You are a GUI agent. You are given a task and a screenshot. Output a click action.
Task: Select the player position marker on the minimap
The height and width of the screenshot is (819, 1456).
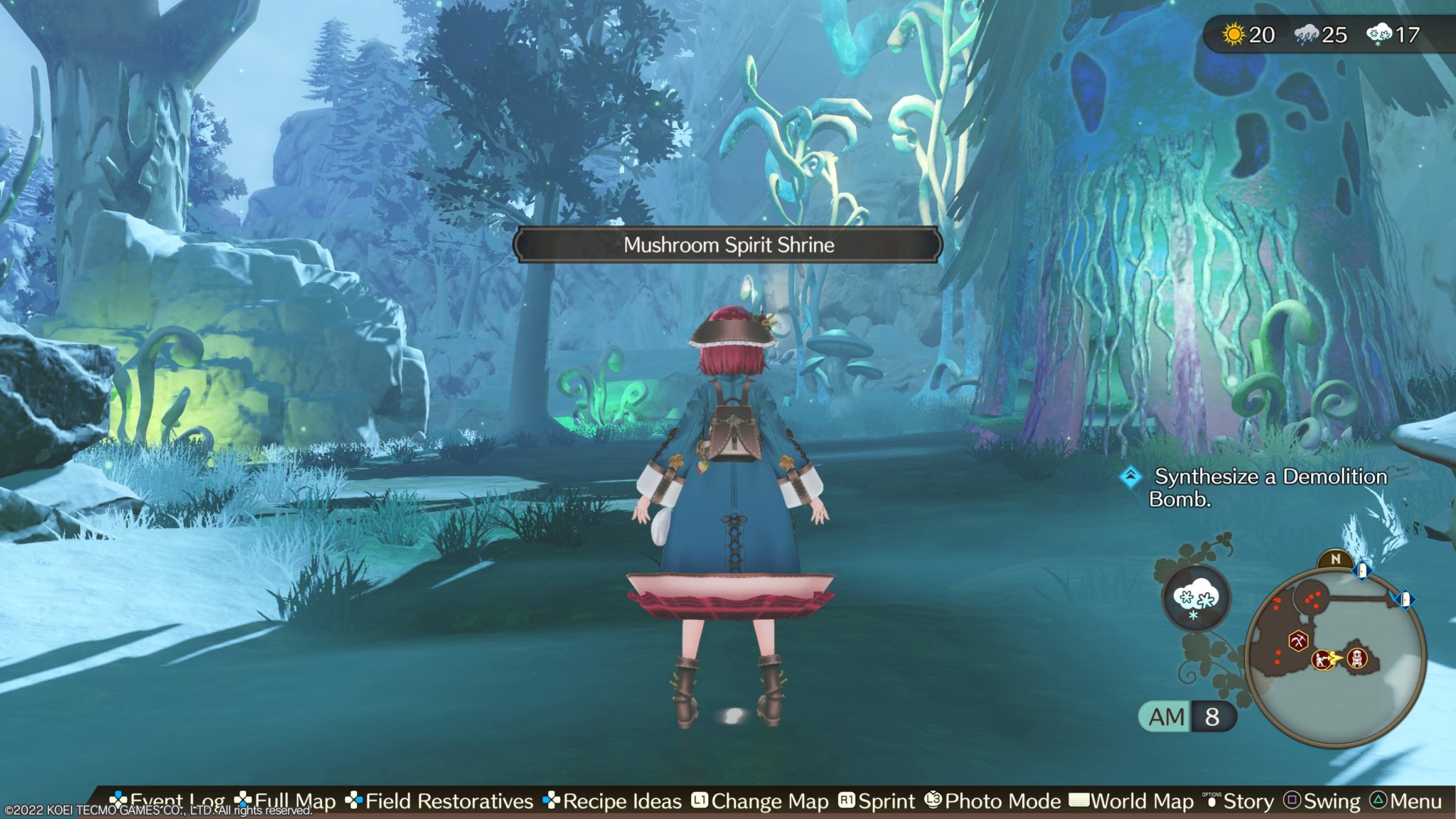click(1321, 659)
